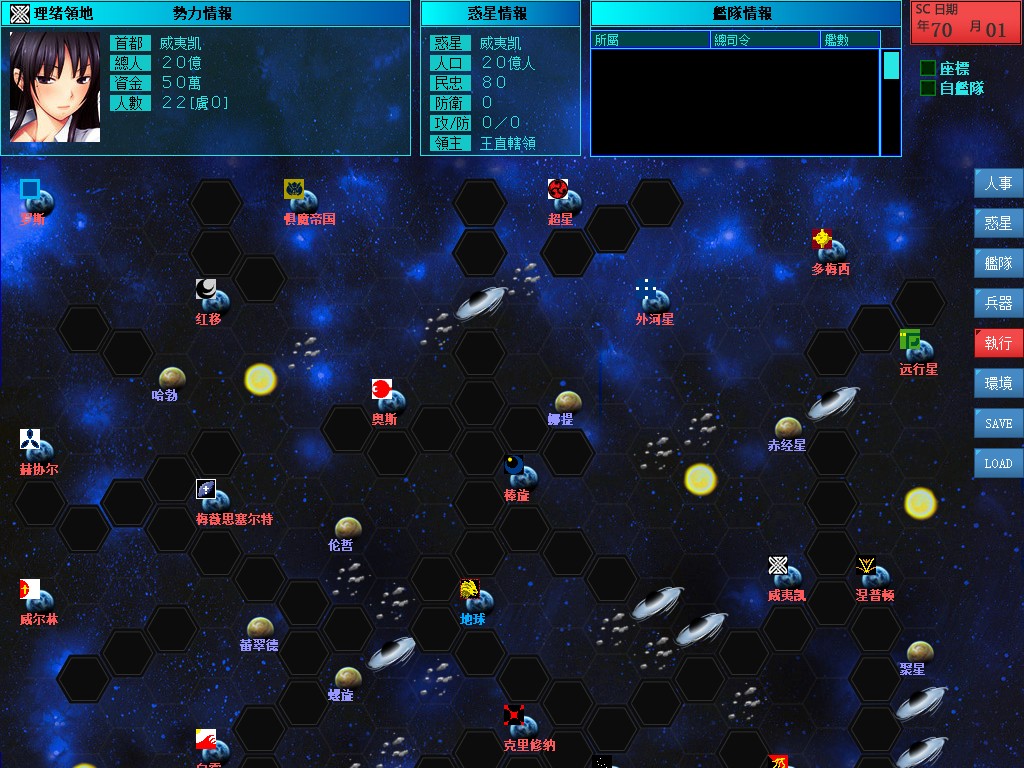The height and width of the screenshot is (768, 1024).
Task: Click the SAVE button
Action: point(998,423)
